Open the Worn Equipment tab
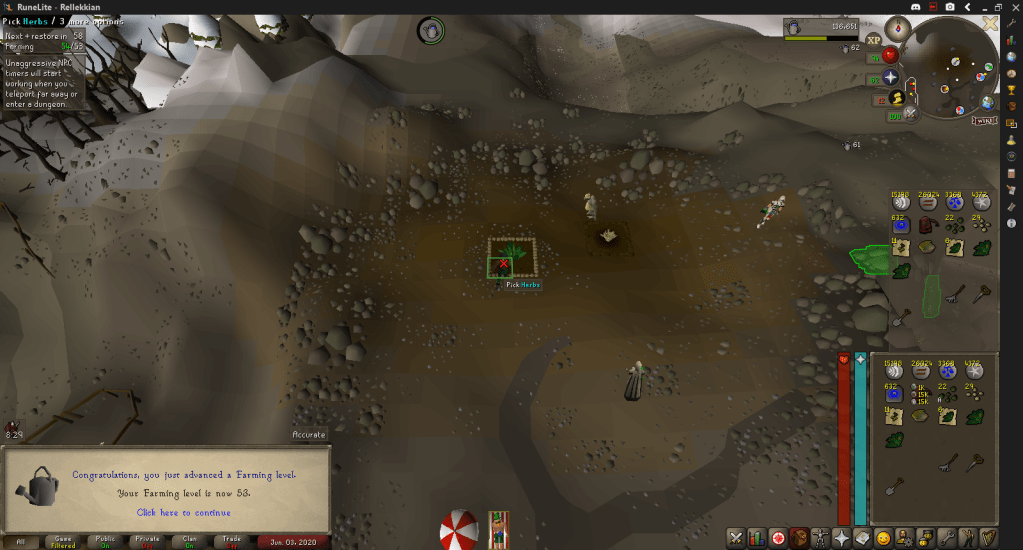Screen dimensions: 1023x550 tap(820, 538)
